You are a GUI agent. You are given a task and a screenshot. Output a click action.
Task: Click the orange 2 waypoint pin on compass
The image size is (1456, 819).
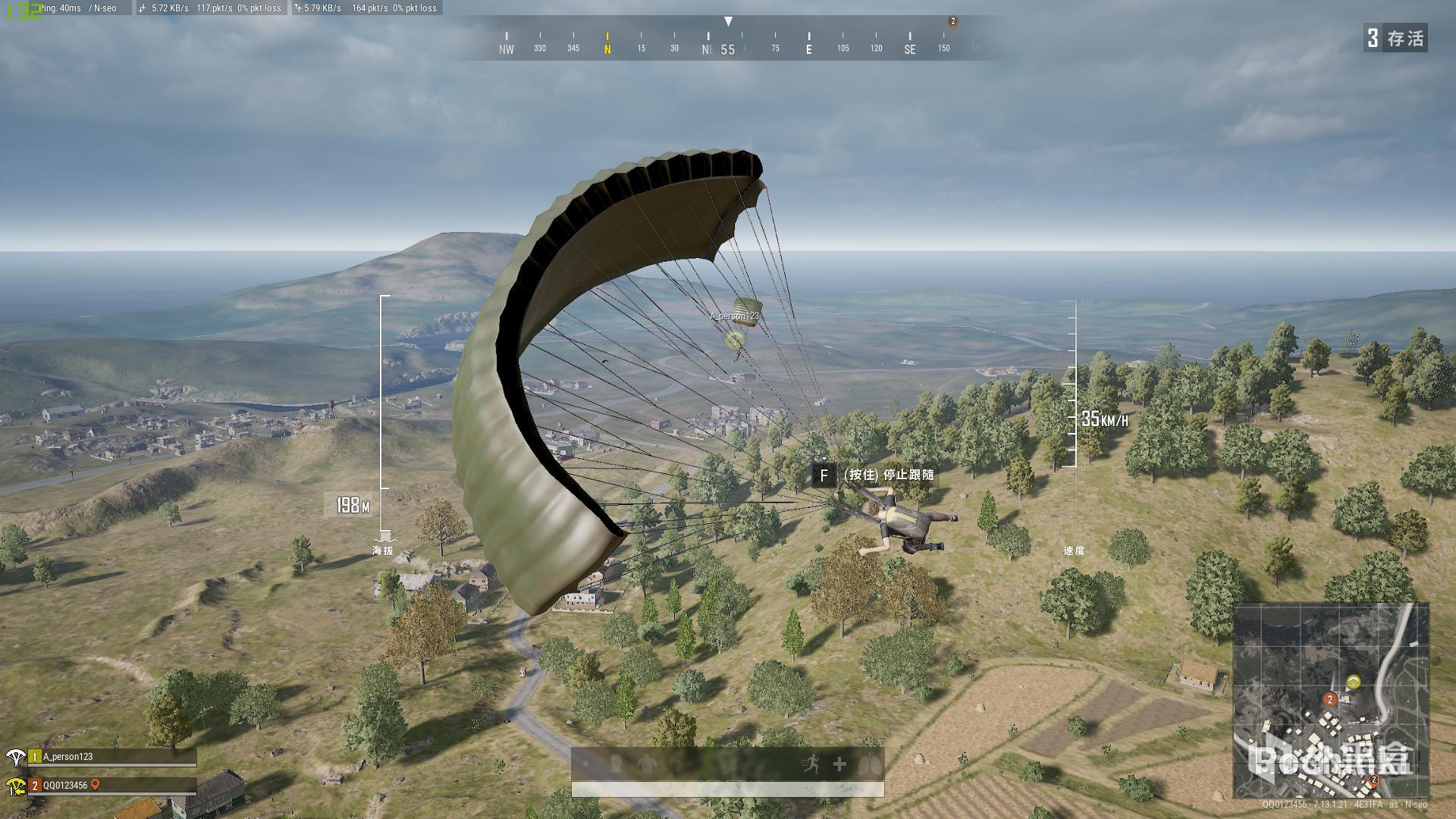pyautogui.click(x=953, y=22)
